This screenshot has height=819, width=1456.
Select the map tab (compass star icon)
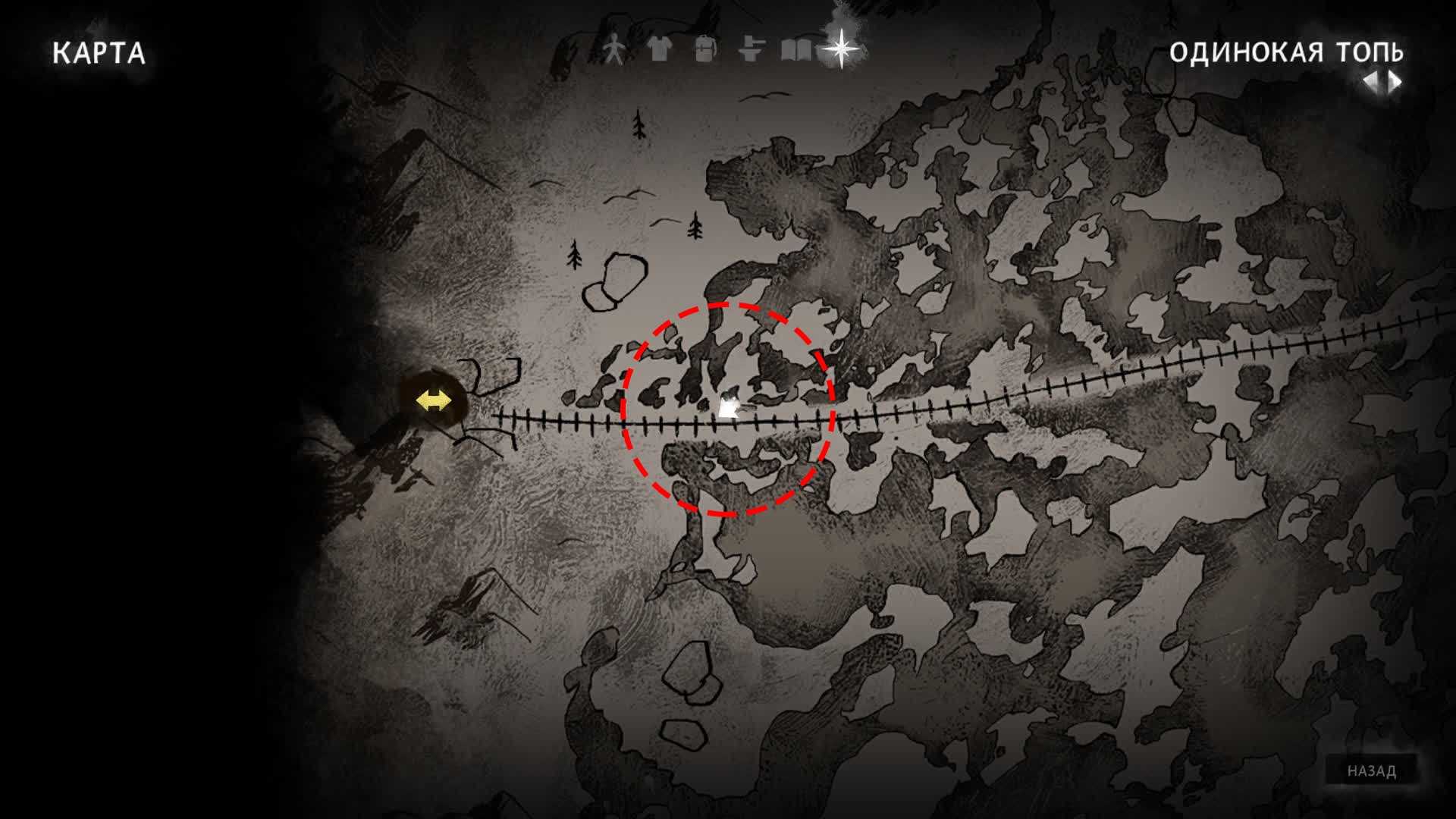(x=842, y=49)
